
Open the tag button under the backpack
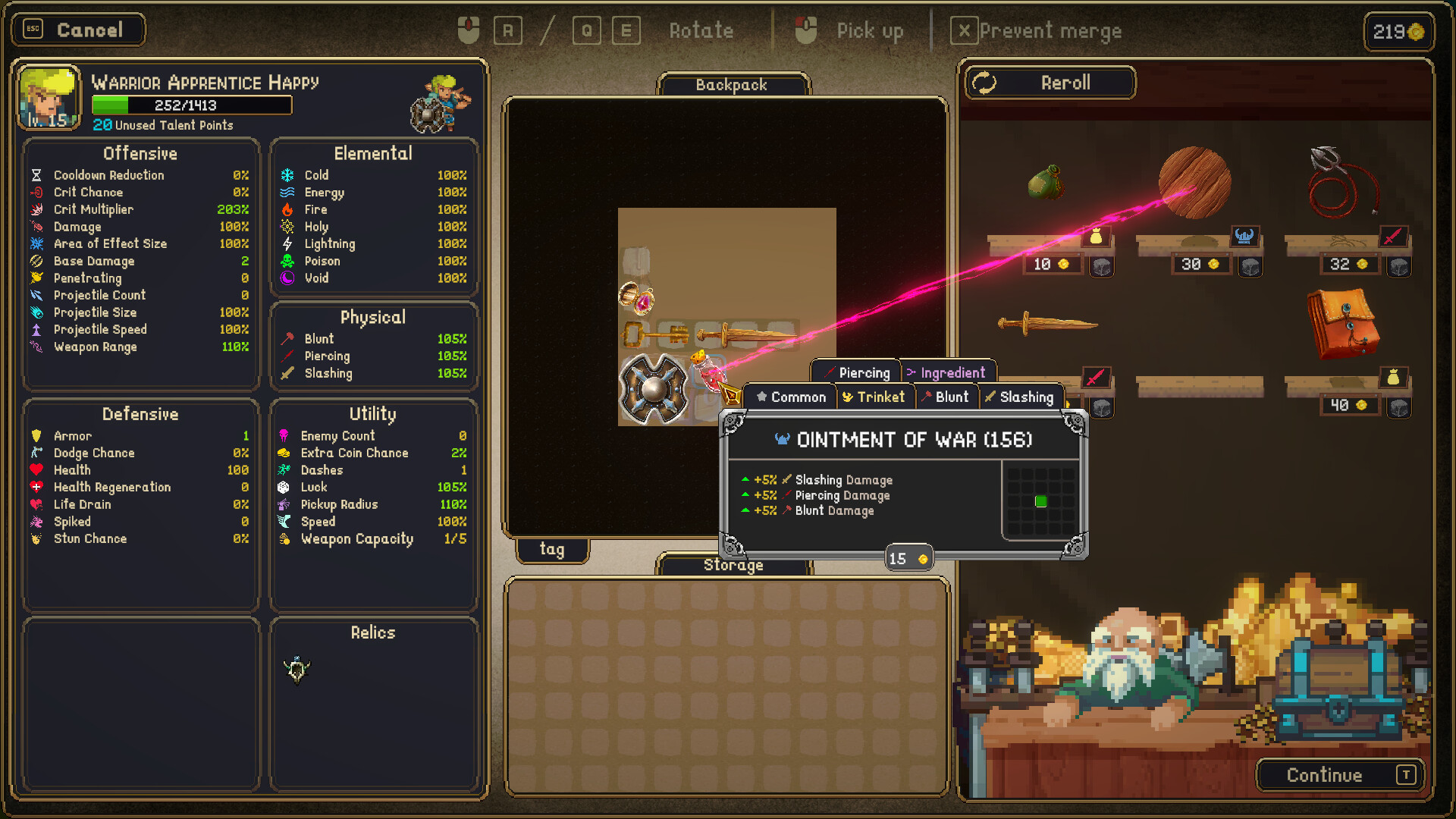point(552,549)
